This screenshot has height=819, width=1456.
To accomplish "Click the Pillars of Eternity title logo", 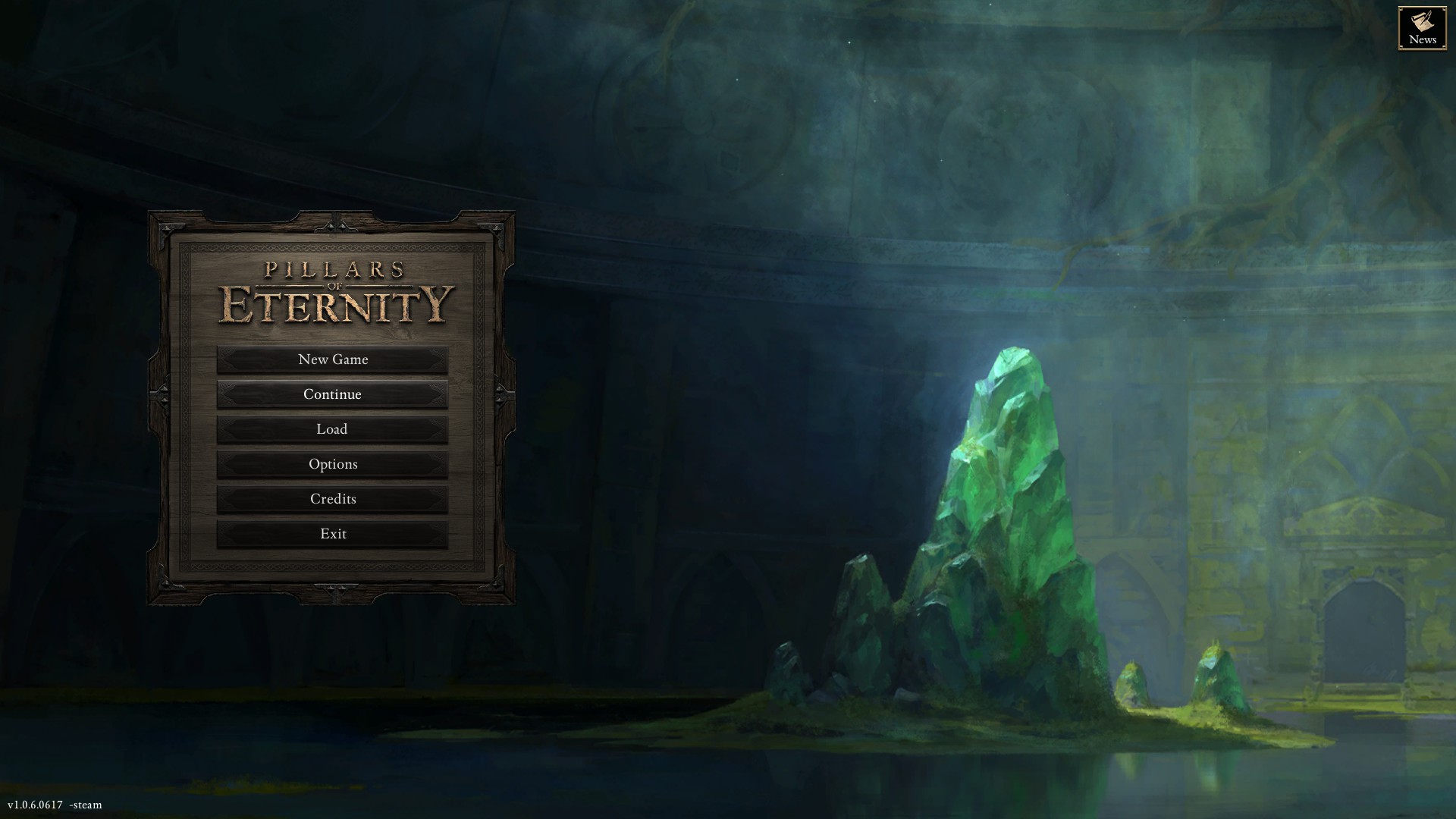I will point(334,292).
